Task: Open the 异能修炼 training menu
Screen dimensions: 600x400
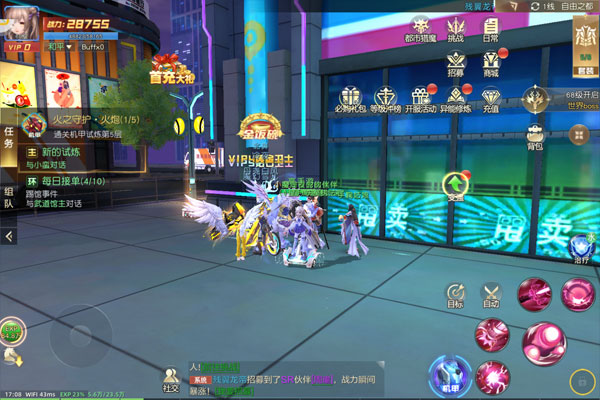Action: tap(455, 100)
